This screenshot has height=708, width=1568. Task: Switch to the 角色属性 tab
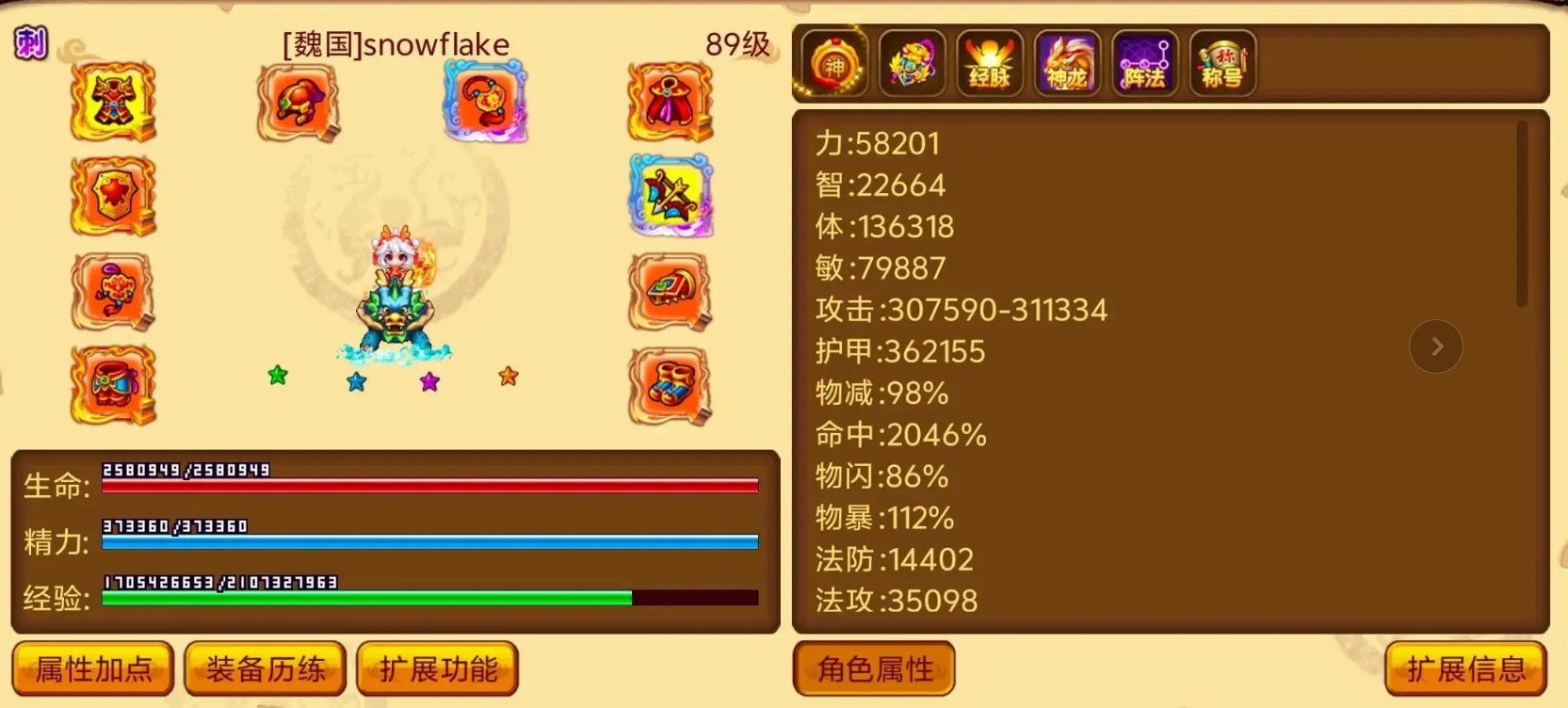point(873,668)
